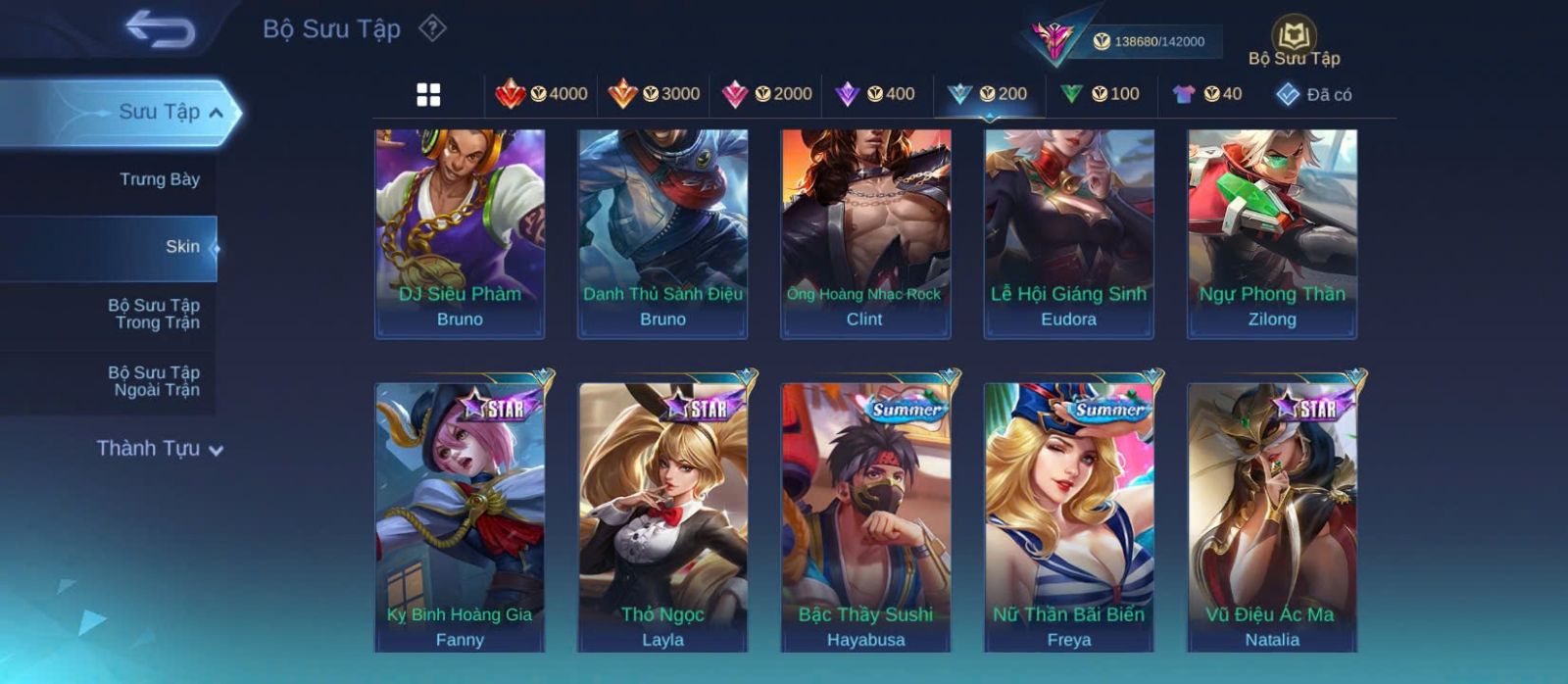Go back using the return arrow

click(160, 28)
